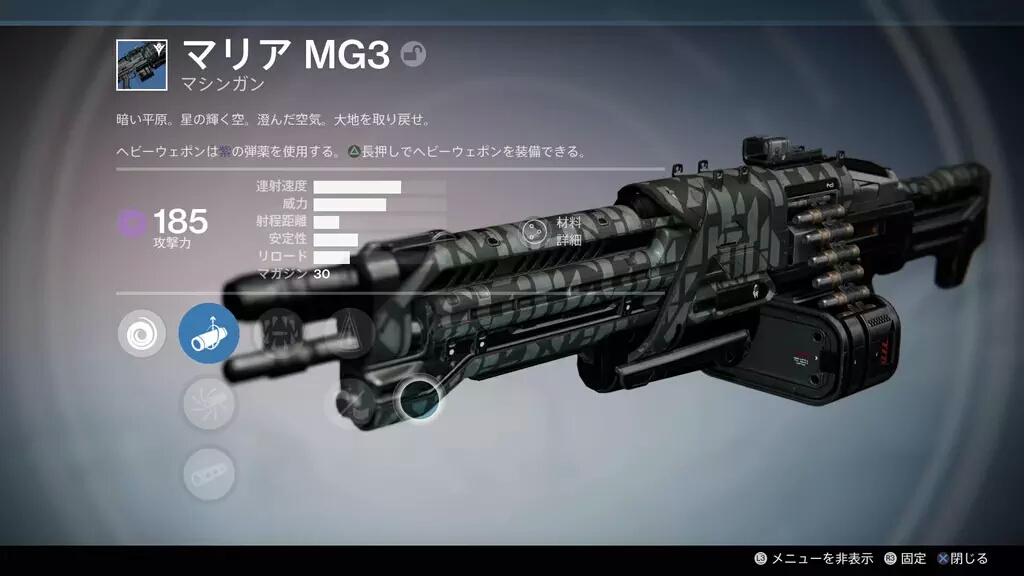Viewport: 1024px width, 576px height.
Task: Pick the perforated barrel perk node
Action: (209, 474)
